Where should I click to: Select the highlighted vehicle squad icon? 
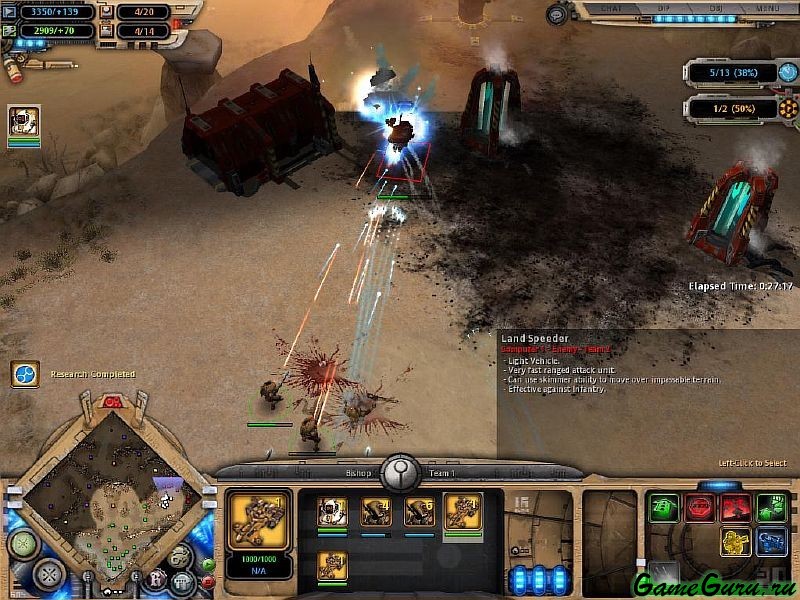click(x=462, y=511)
